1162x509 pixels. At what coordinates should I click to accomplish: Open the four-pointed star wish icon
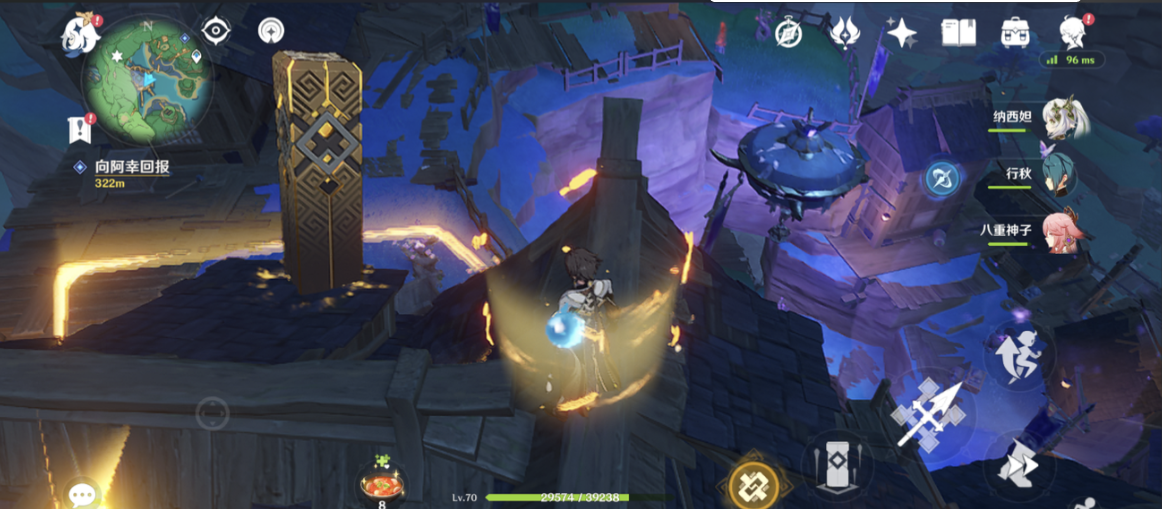pyautogui.click(x=901, y=33)
